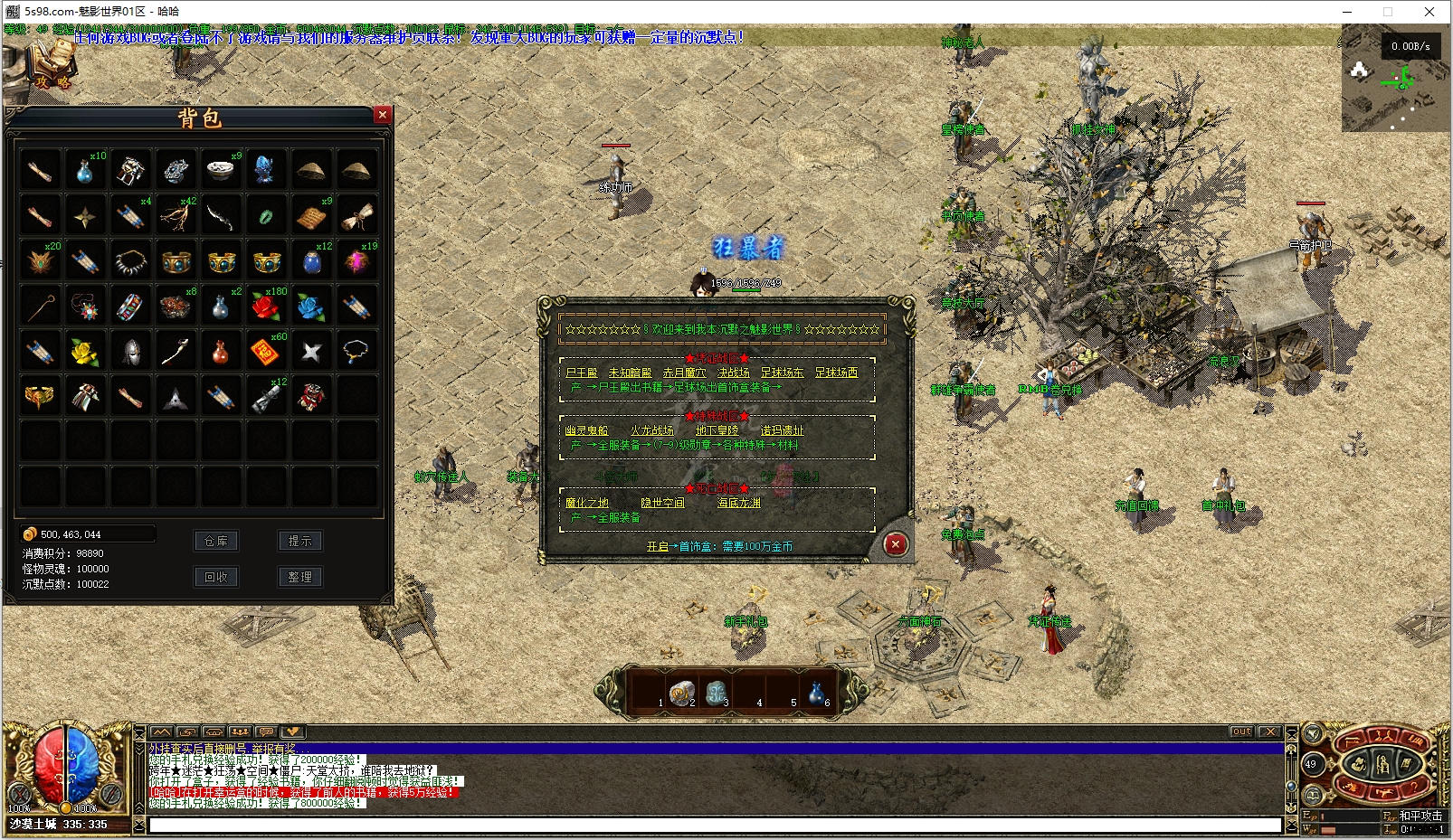The image size is (1453, 840).
Task: Go to 足球场西 via the dialog
Action: [x=836, y=373]
